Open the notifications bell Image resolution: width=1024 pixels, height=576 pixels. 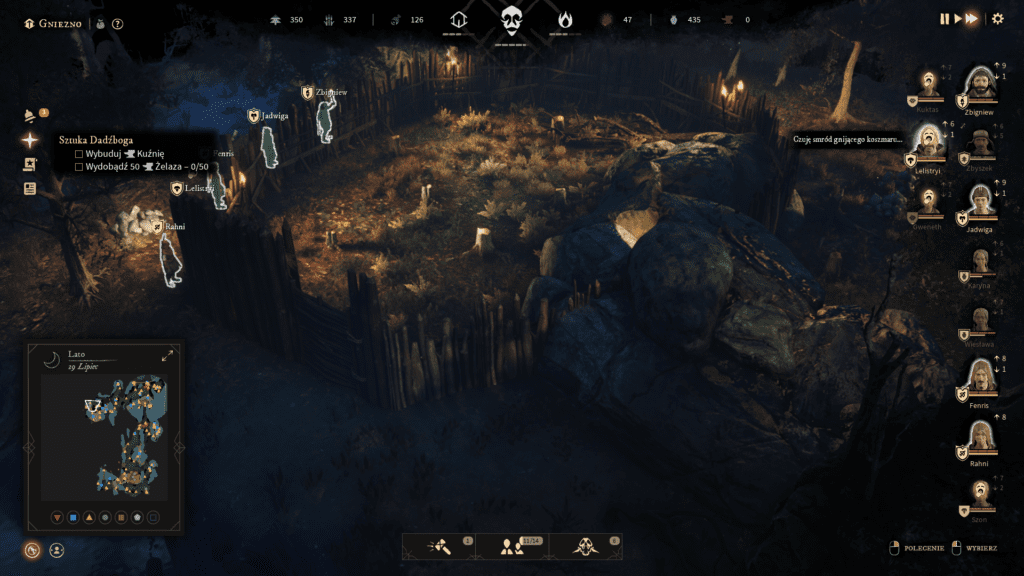point(29,116)
